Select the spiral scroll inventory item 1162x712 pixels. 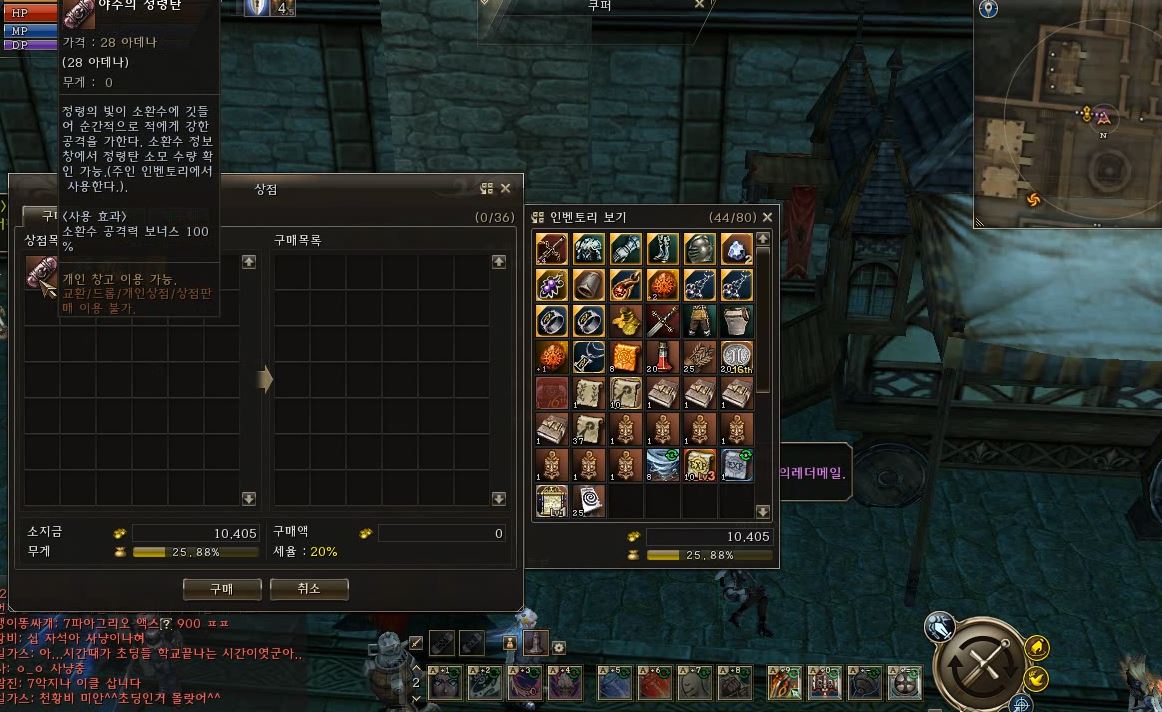tap(588, 500)
